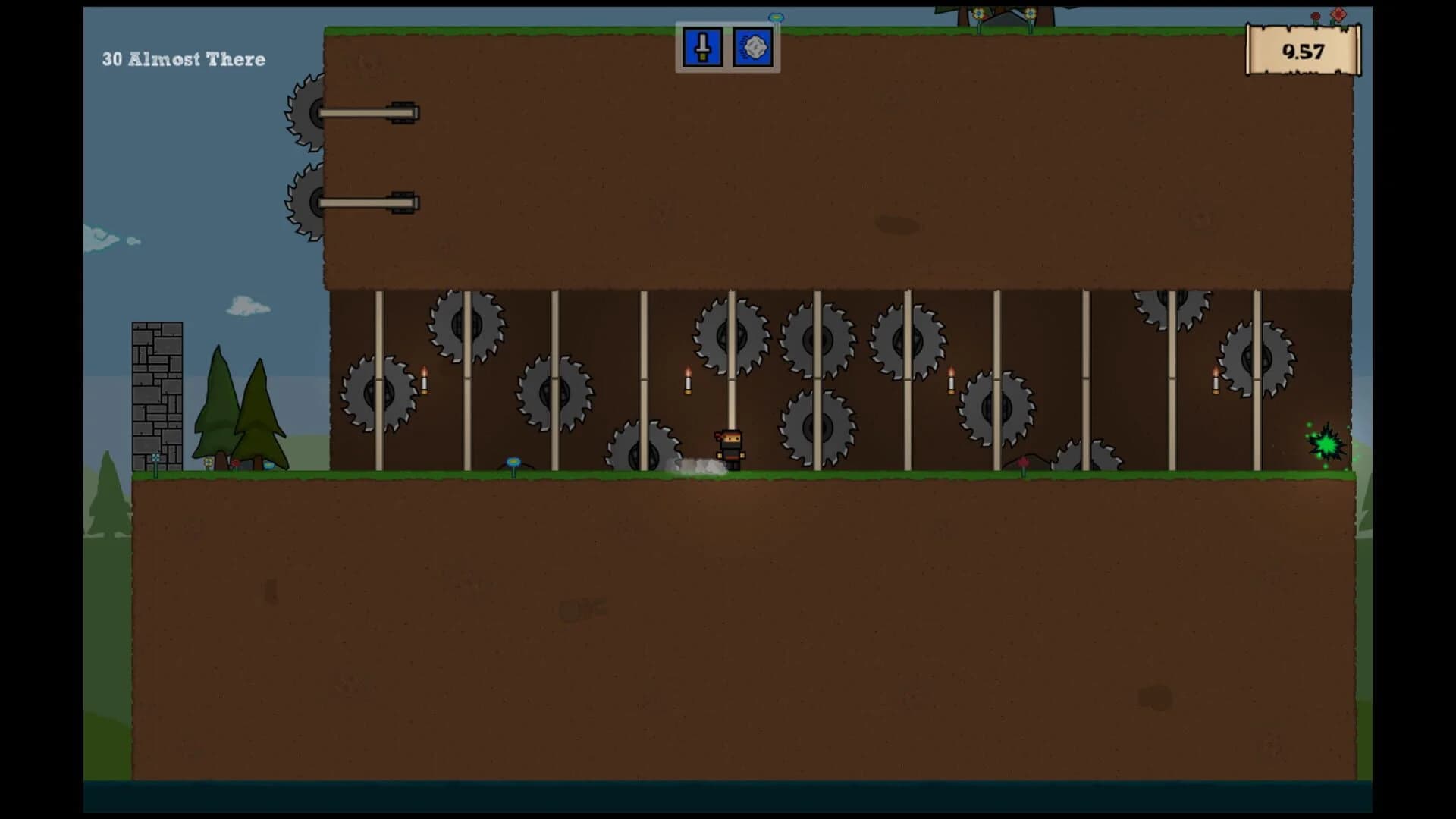Select the sword ability icon
Image resolution: width=1456 pixels, height=819 pixels.
tap(701, 47)
